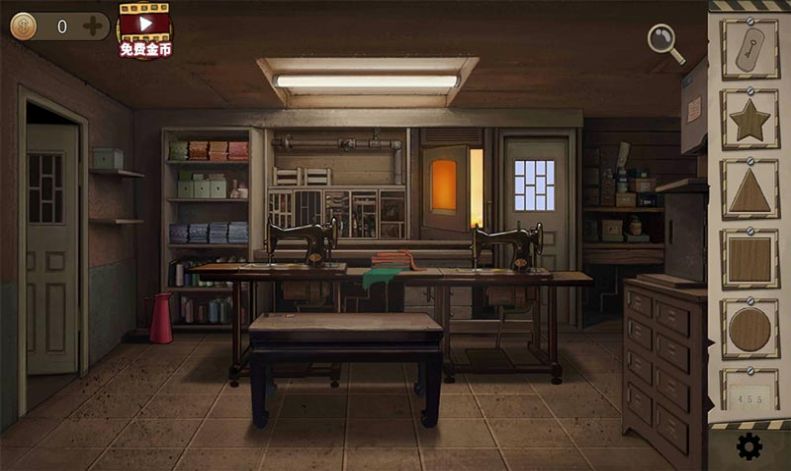Add more coins with the plus button
This screenshot has width=791, height=471.
click(x=93, y=26)
